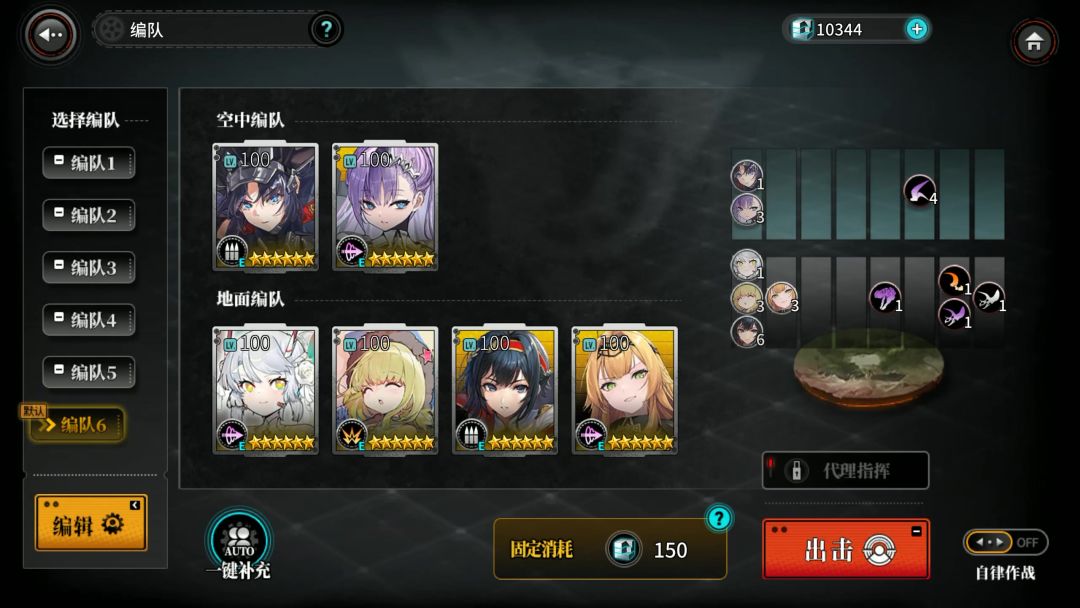Click the locked 代理指挥 button
Screen dimensions: 1080x608
click(x=845, y=470)
